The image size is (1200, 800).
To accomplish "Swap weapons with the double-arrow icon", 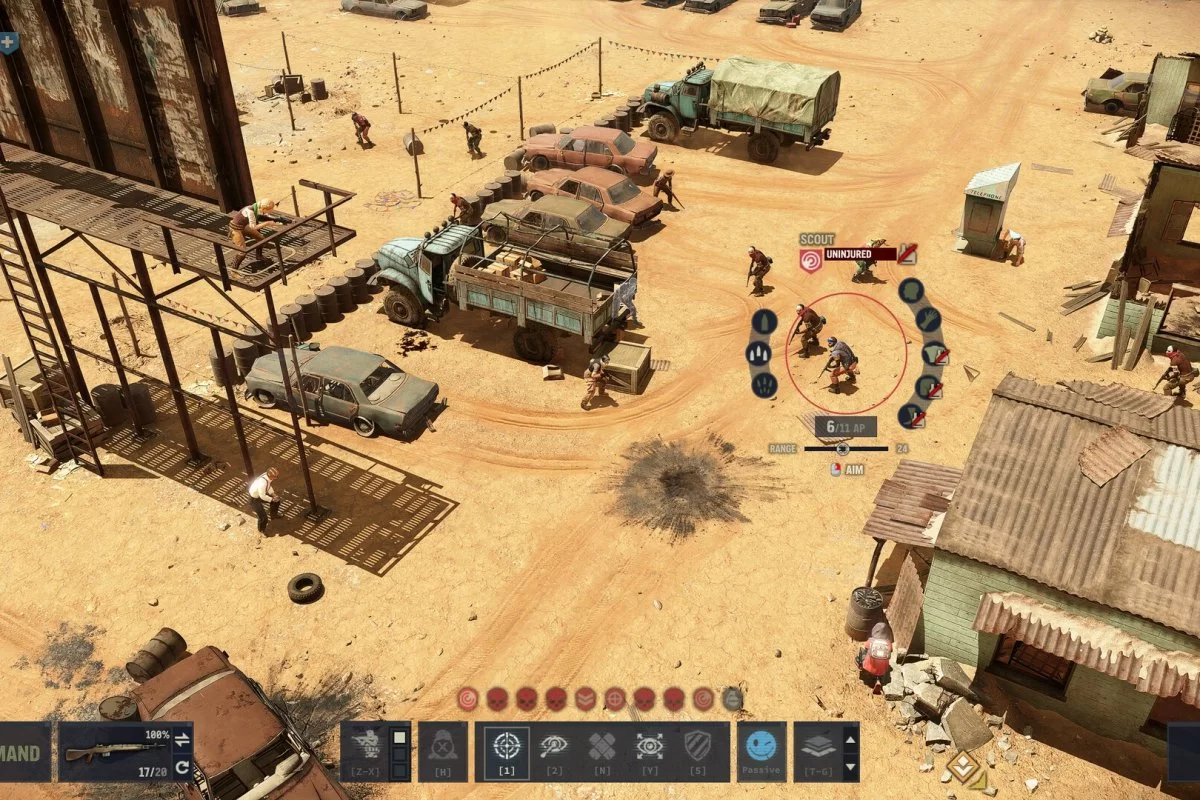I will coord(182,740).
